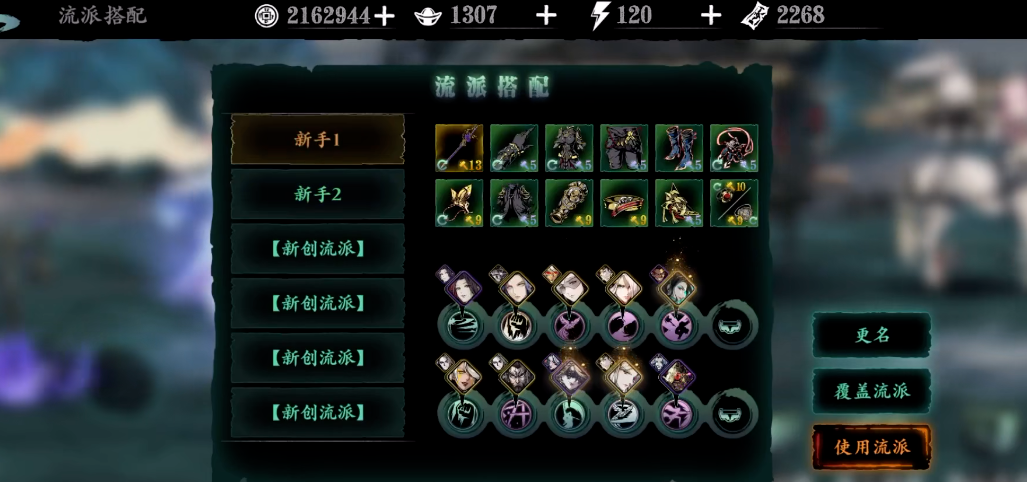The height and width of the screenshot is (482, 1027).
Task: Add silver ingots with the plus button
Action: pyautogui.click(x=546, y=15)
